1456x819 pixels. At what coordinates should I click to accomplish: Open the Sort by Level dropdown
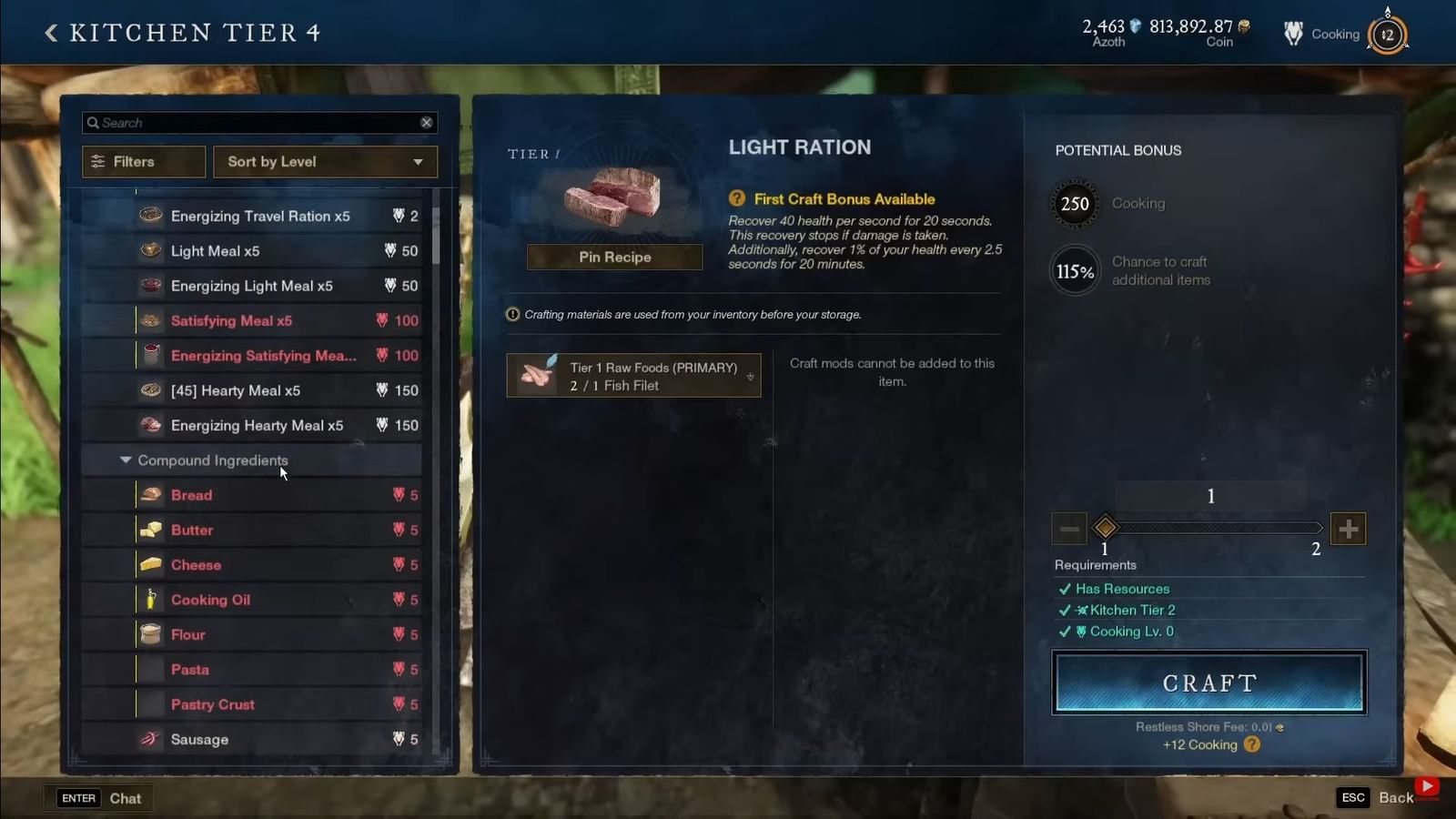(x=325, y=161)
